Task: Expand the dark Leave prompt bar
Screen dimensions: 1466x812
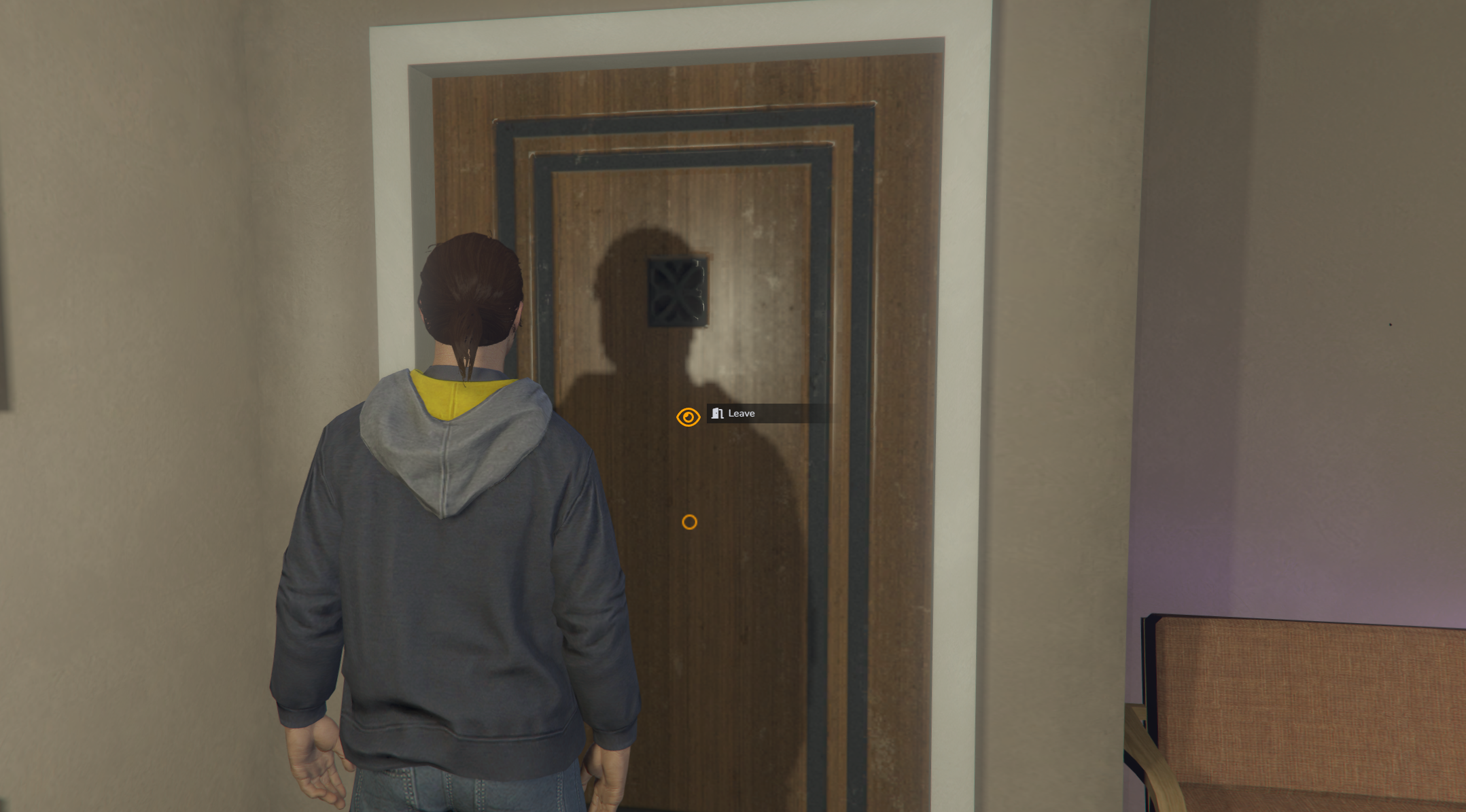Action: [x=768, y=413]
